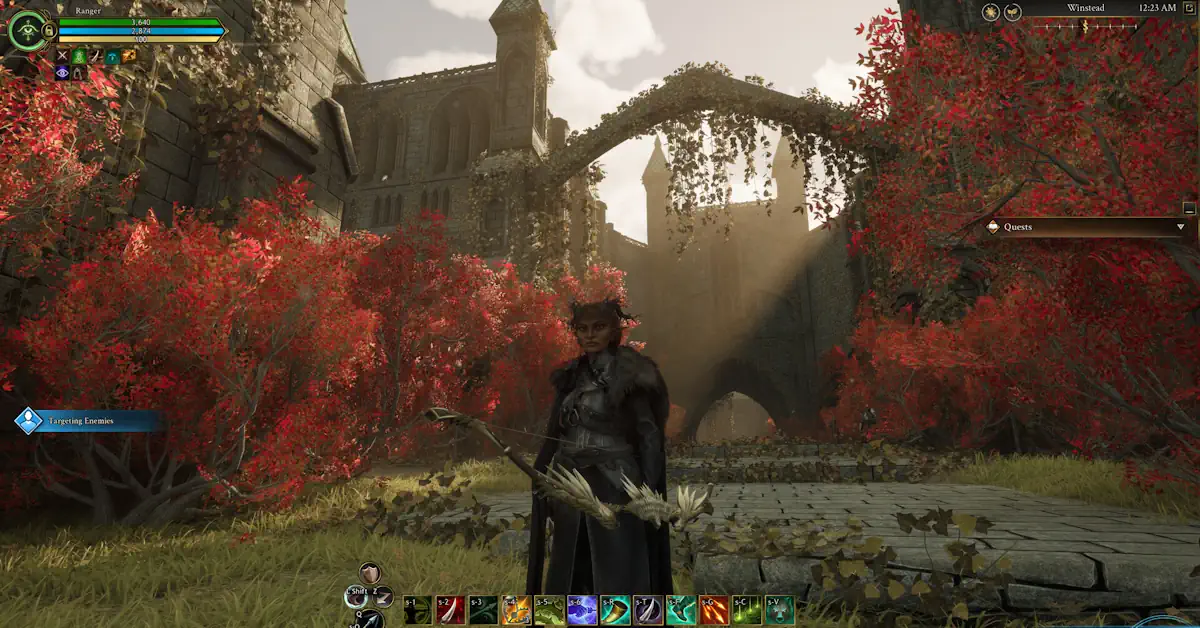Image resolution: width=1200 pixels, height=628 pixels.
Task: Select the leaf sprout icon beside Winstead
Action: (1012, 12)
